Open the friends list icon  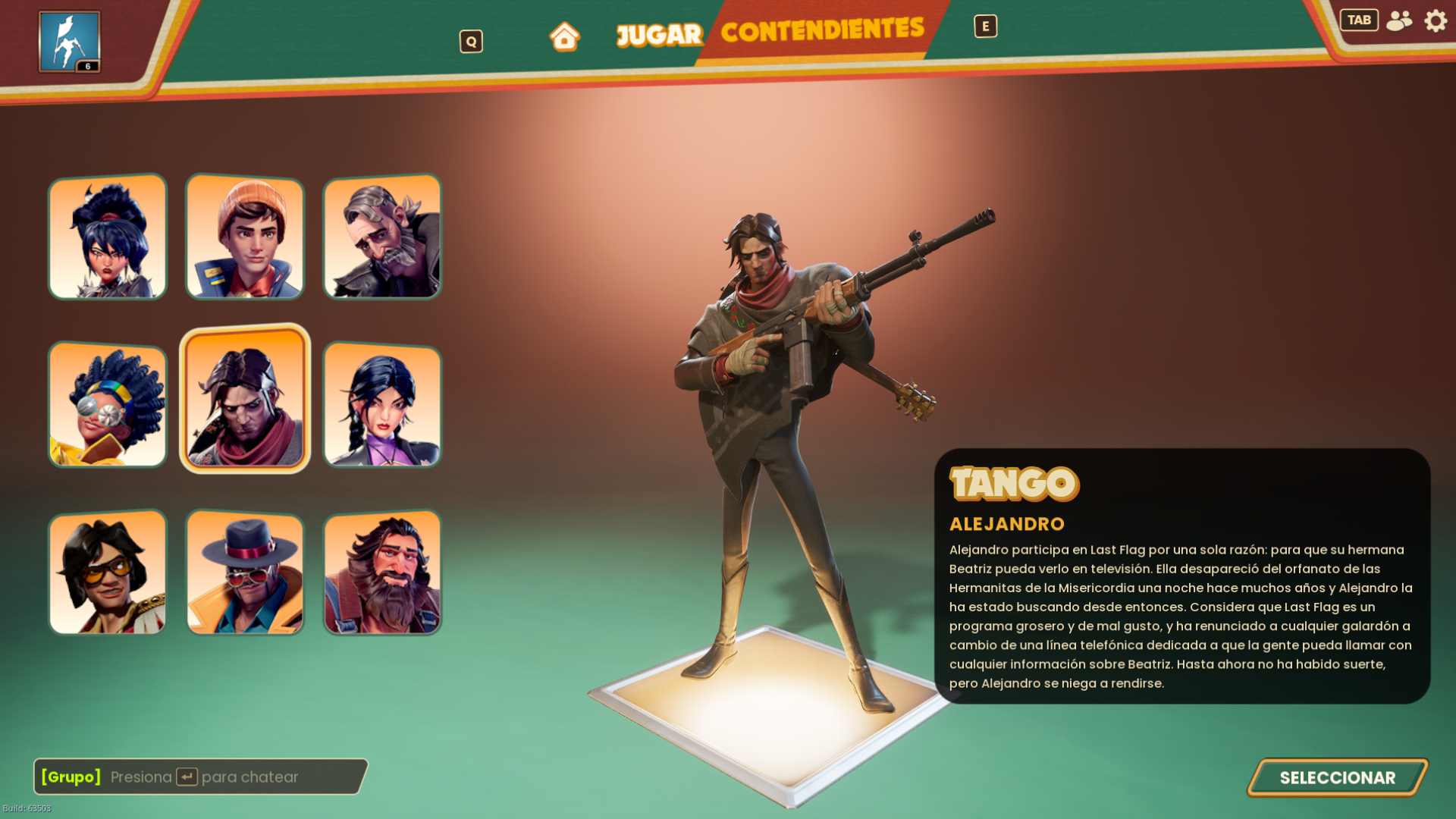coord(1399,20)
